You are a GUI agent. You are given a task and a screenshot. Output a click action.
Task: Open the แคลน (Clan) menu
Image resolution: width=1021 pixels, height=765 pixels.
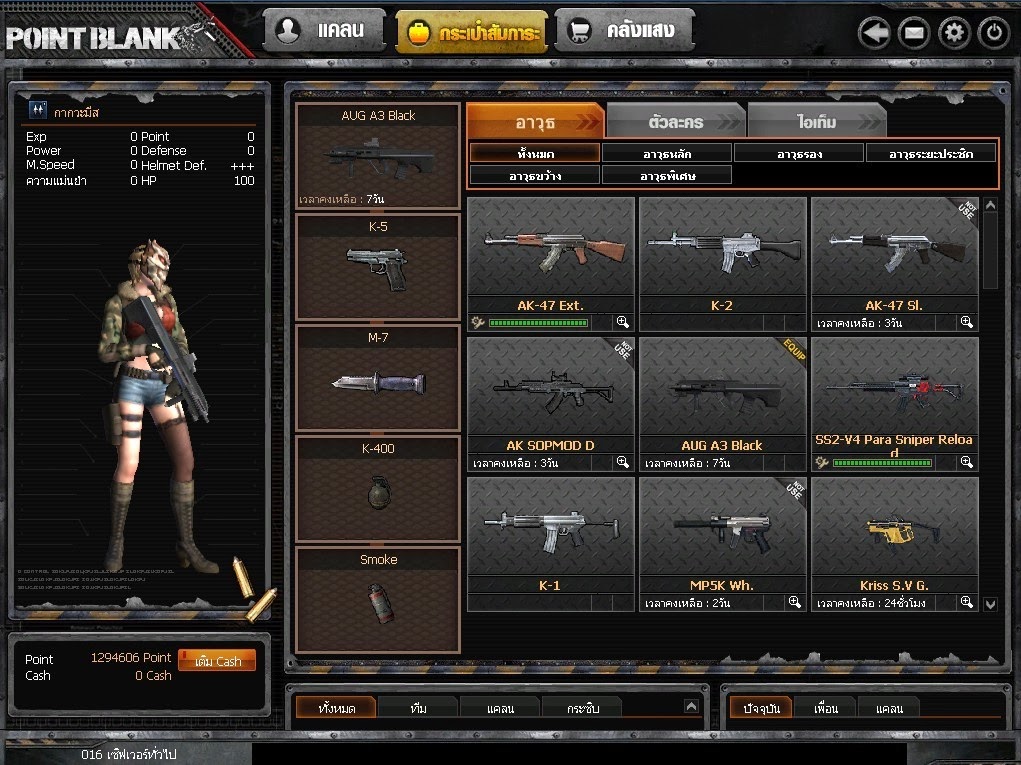tap(324, 31)
